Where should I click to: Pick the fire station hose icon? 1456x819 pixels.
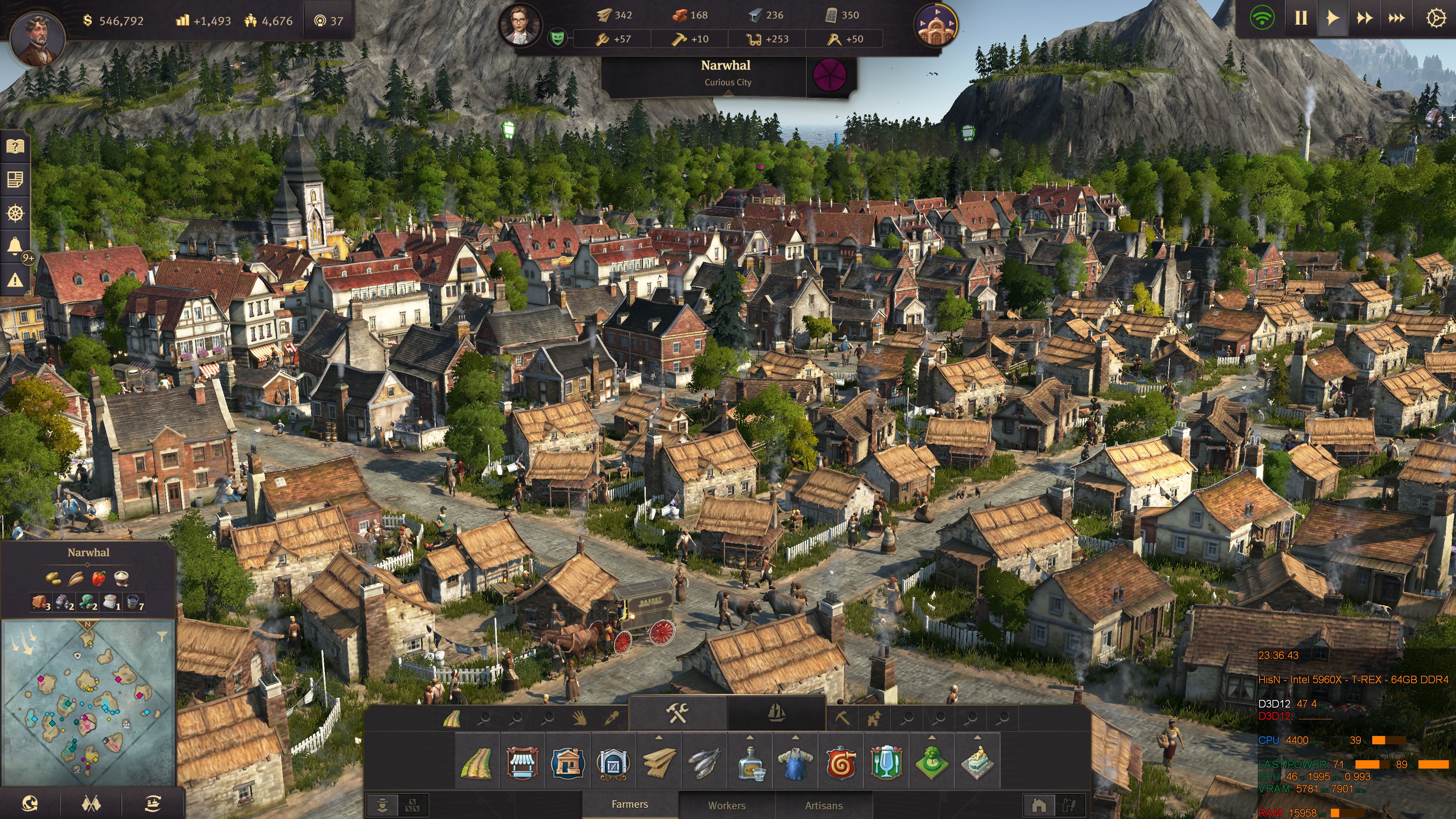pyautogui.click(x=841, y=763)
